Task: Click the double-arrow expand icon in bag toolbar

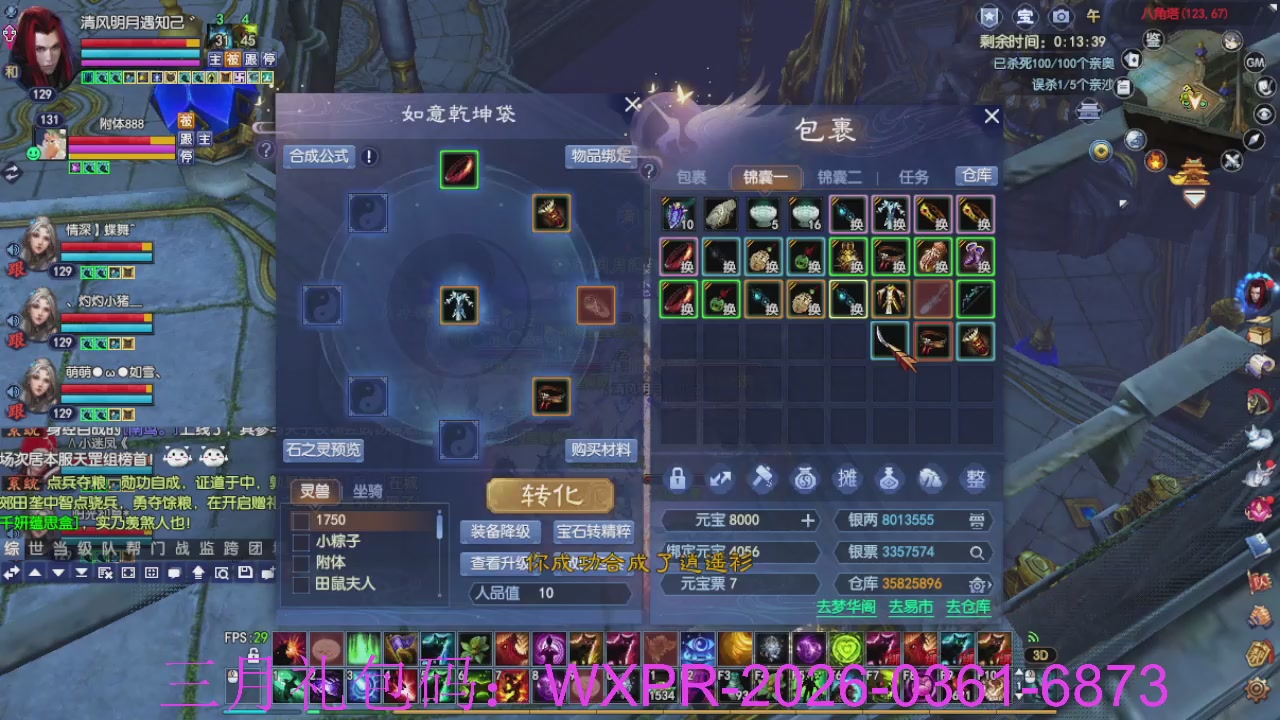Action: pyautogui.click(x=720, y=479)
